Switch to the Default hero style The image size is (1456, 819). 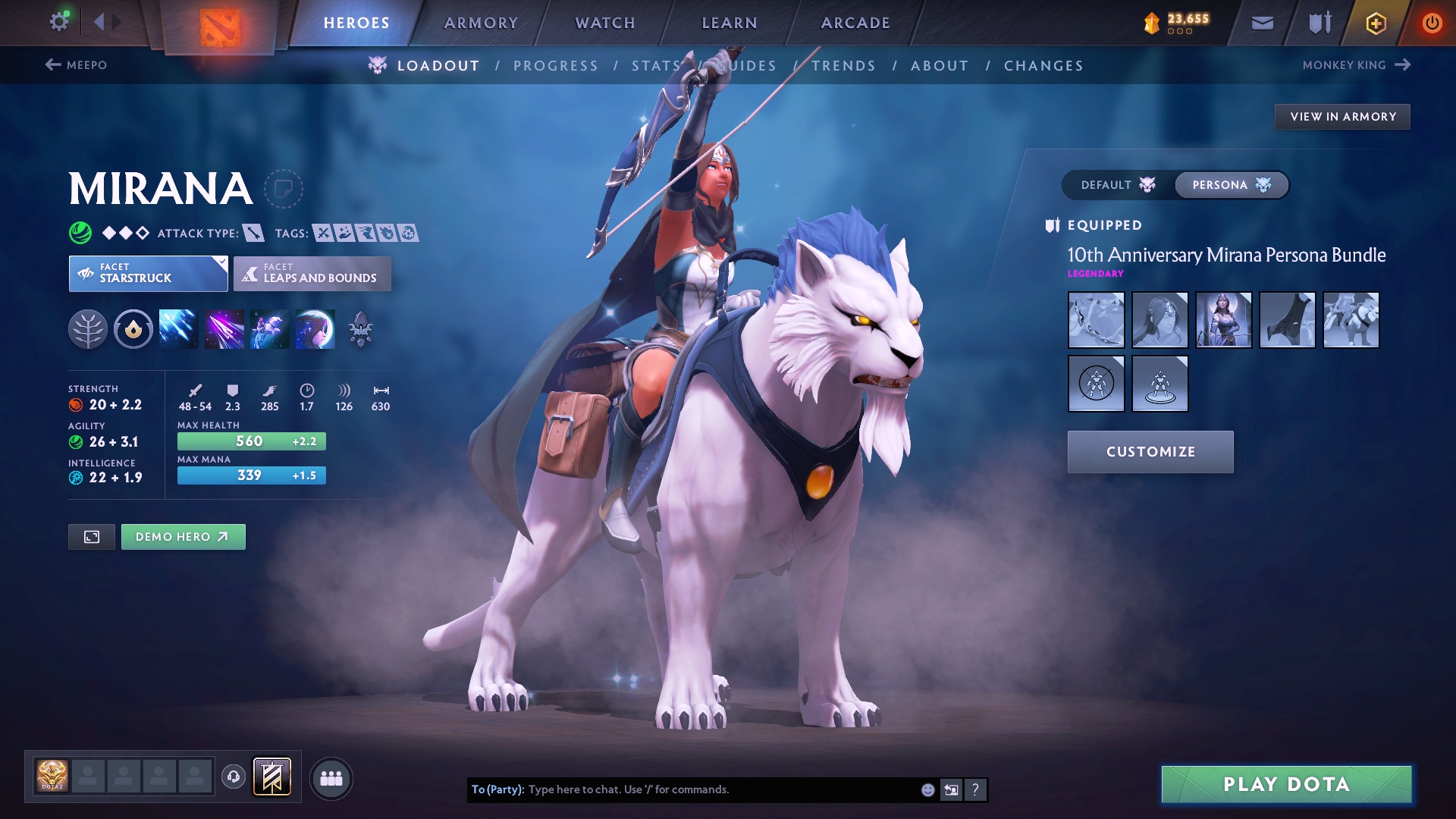click(1118, 185)
